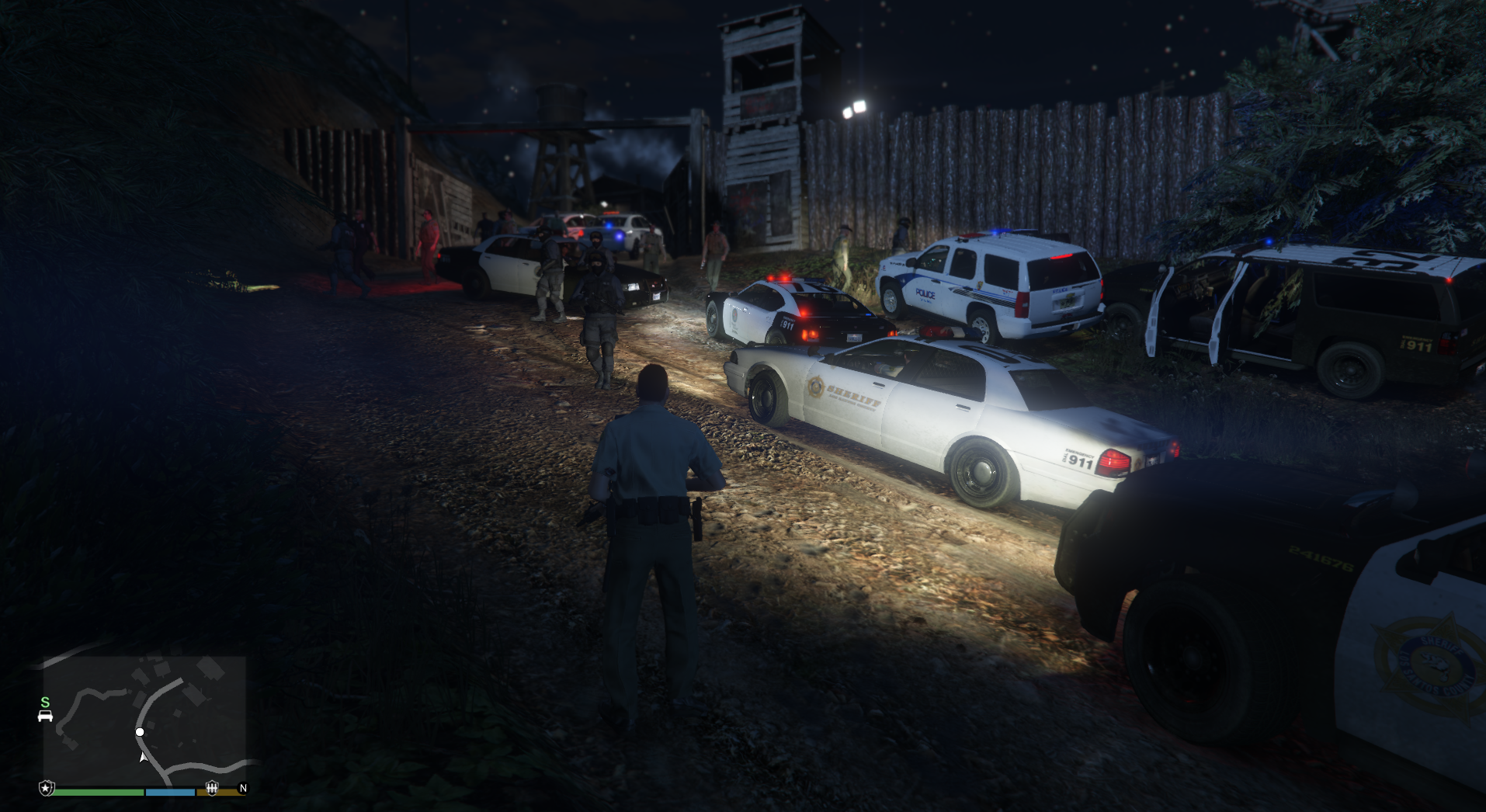Image resolution: width=1486 pixels, height=812 pixels.
Task: Select the white round dot on the minimap
Action: [140, 732]
